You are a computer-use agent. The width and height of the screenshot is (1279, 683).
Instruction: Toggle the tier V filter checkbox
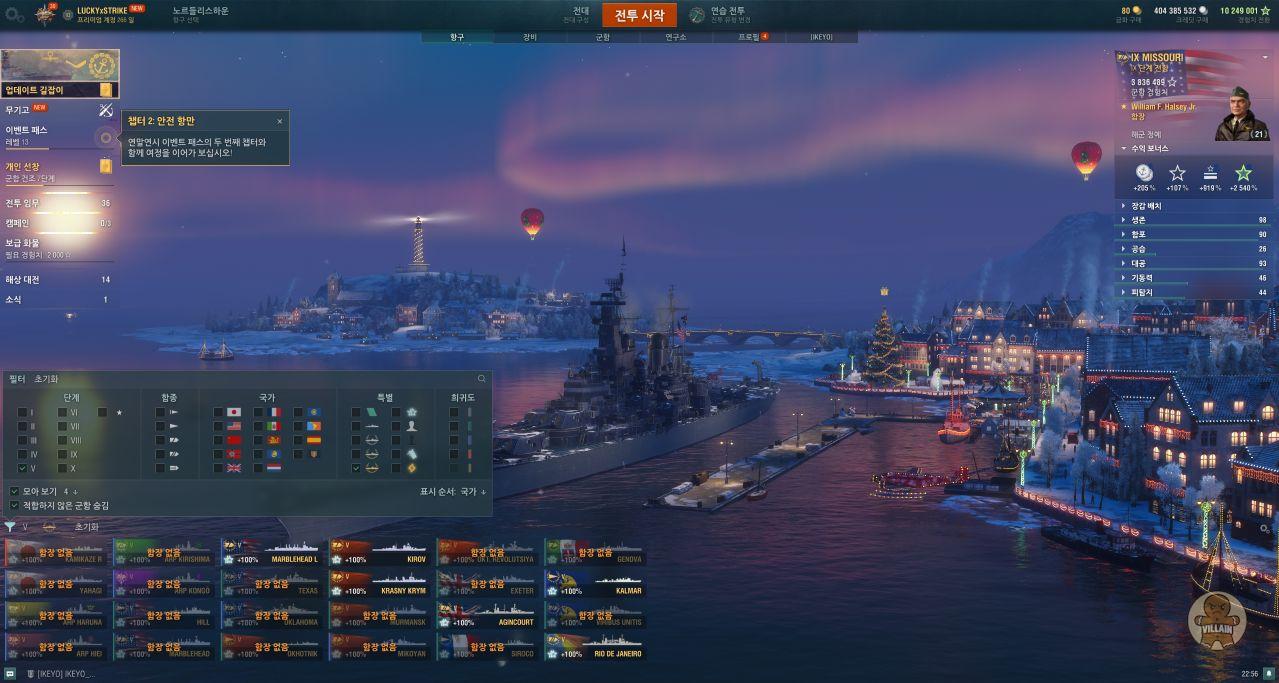pyautogui.click(x=22, y=468)
